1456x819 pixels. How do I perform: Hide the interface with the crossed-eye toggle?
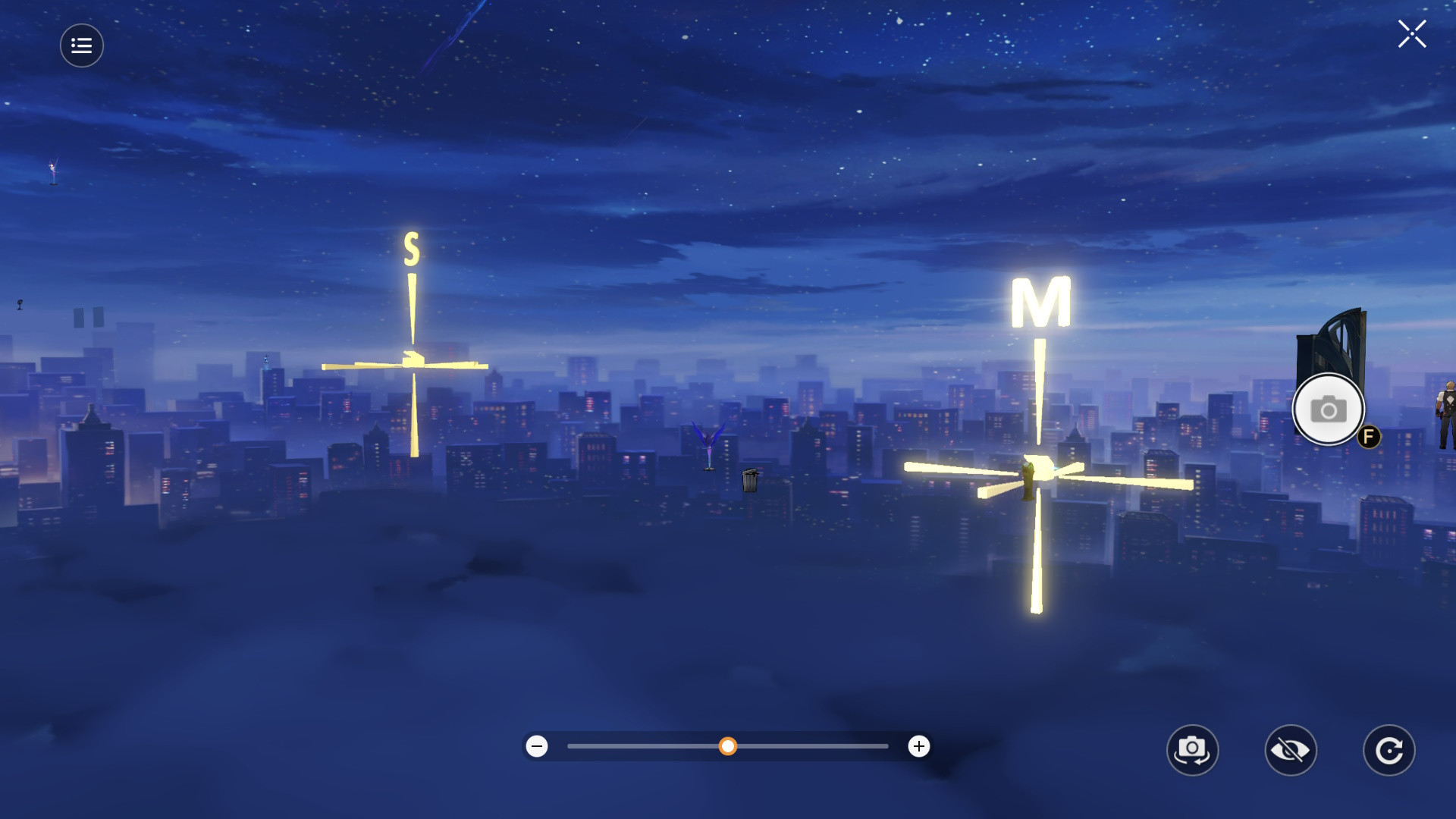tap(1292, 750)
